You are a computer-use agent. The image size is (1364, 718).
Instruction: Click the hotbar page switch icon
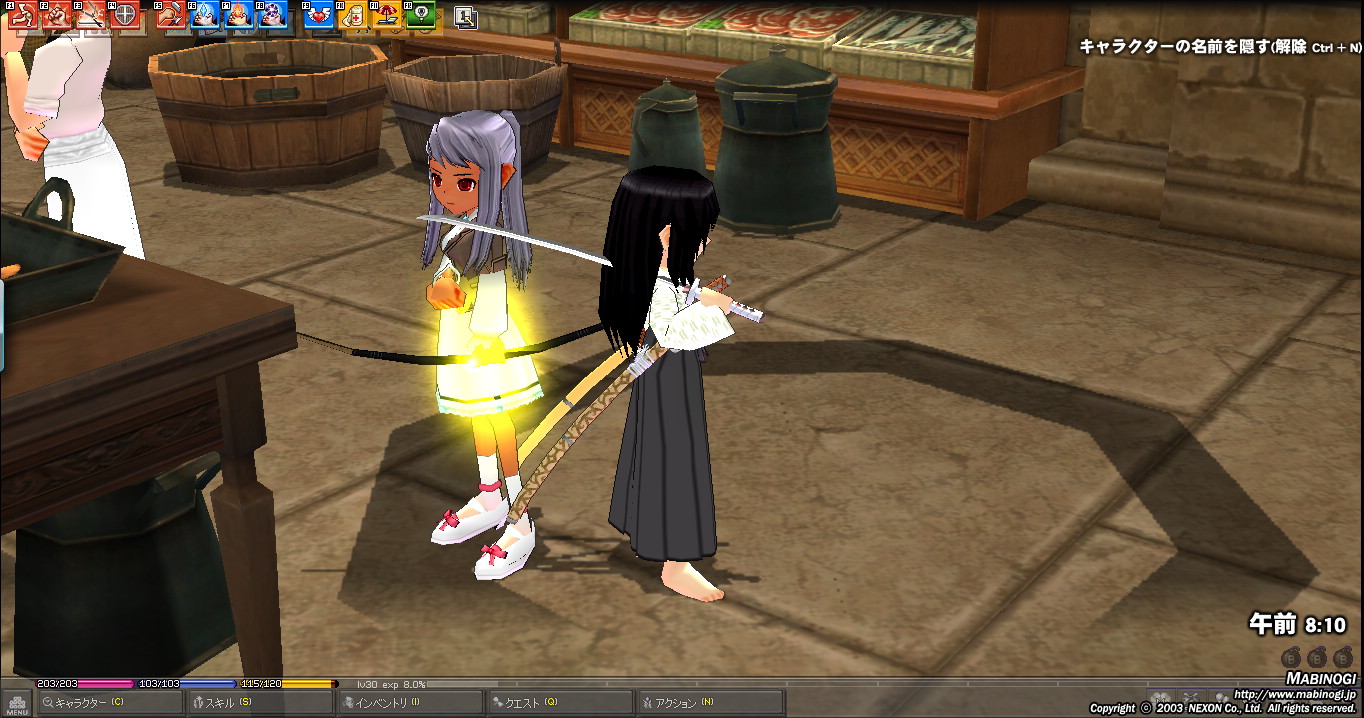click(465, 17)
